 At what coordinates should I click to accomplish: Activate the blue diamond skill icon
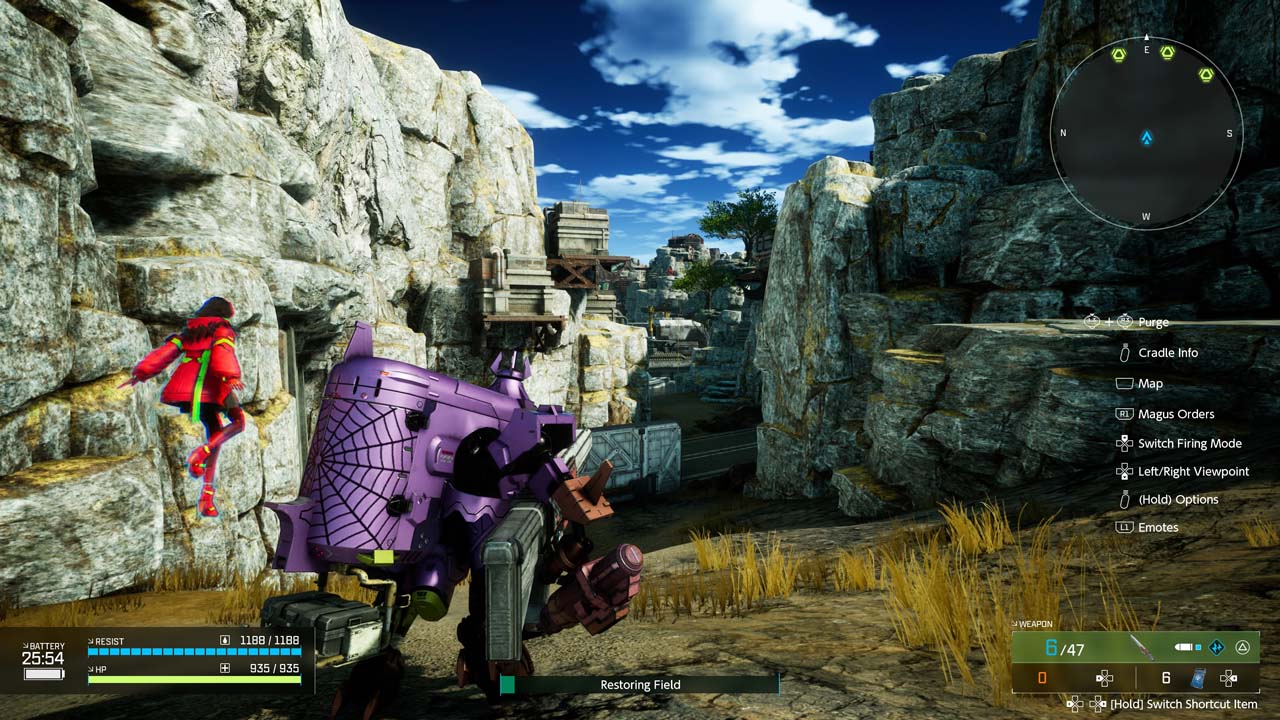(1217, 648)
